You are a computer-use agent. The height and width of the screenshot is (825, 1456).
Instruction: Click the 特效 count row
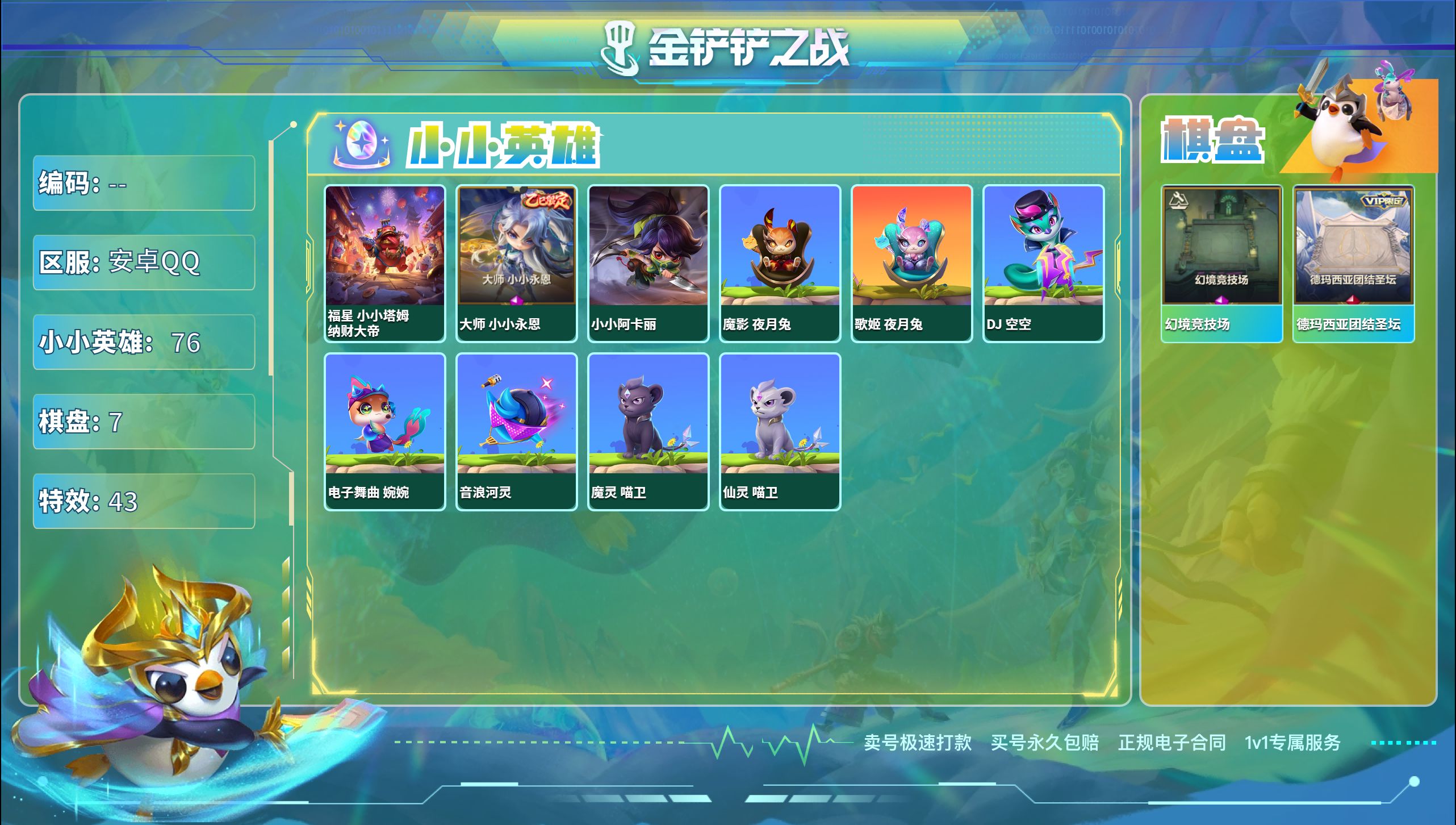[x=144, y=501]
